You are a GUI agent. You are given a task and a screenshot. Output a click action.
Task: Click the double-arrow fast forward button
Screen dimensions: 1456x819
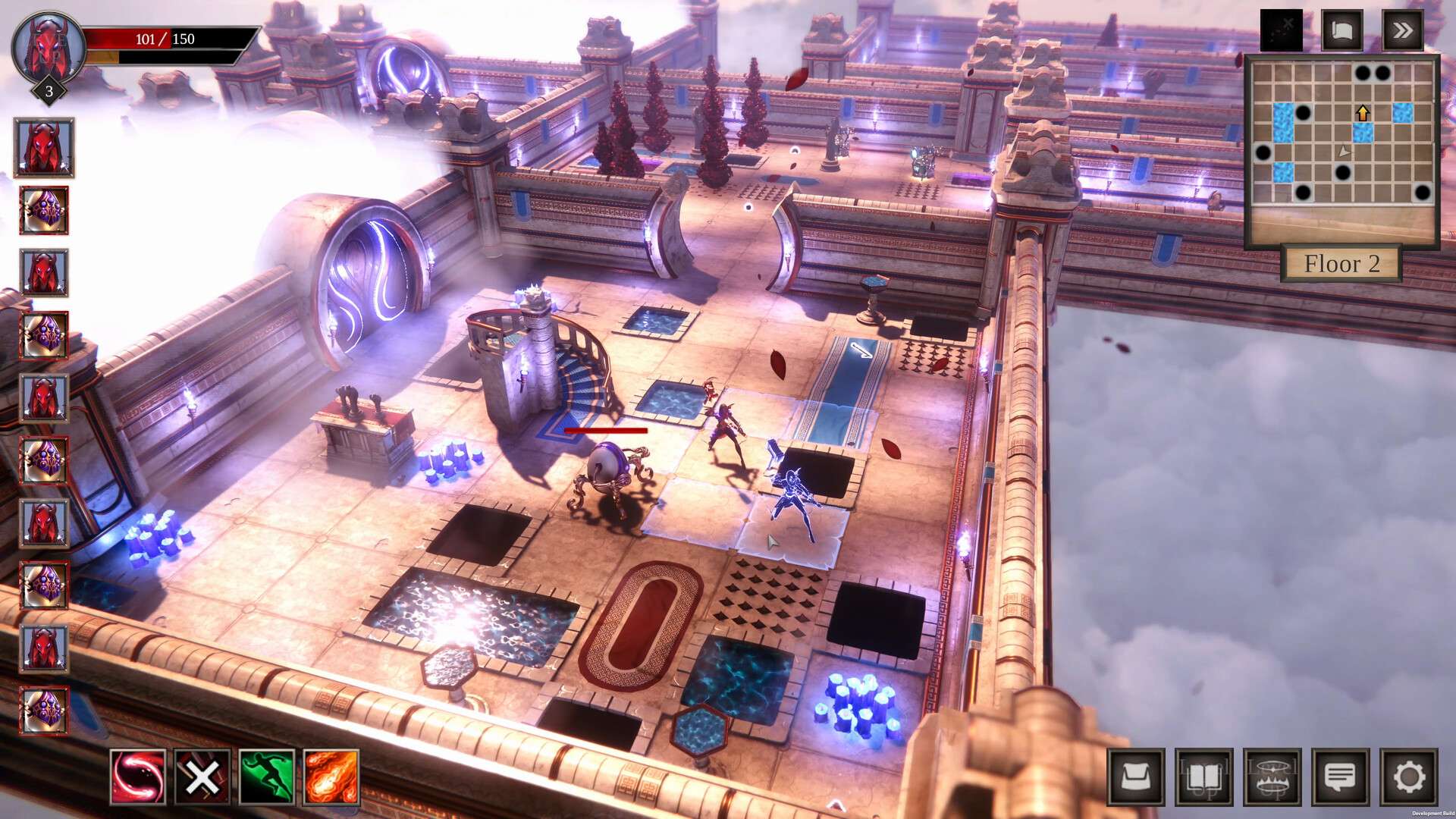[x=1402, y=30]
